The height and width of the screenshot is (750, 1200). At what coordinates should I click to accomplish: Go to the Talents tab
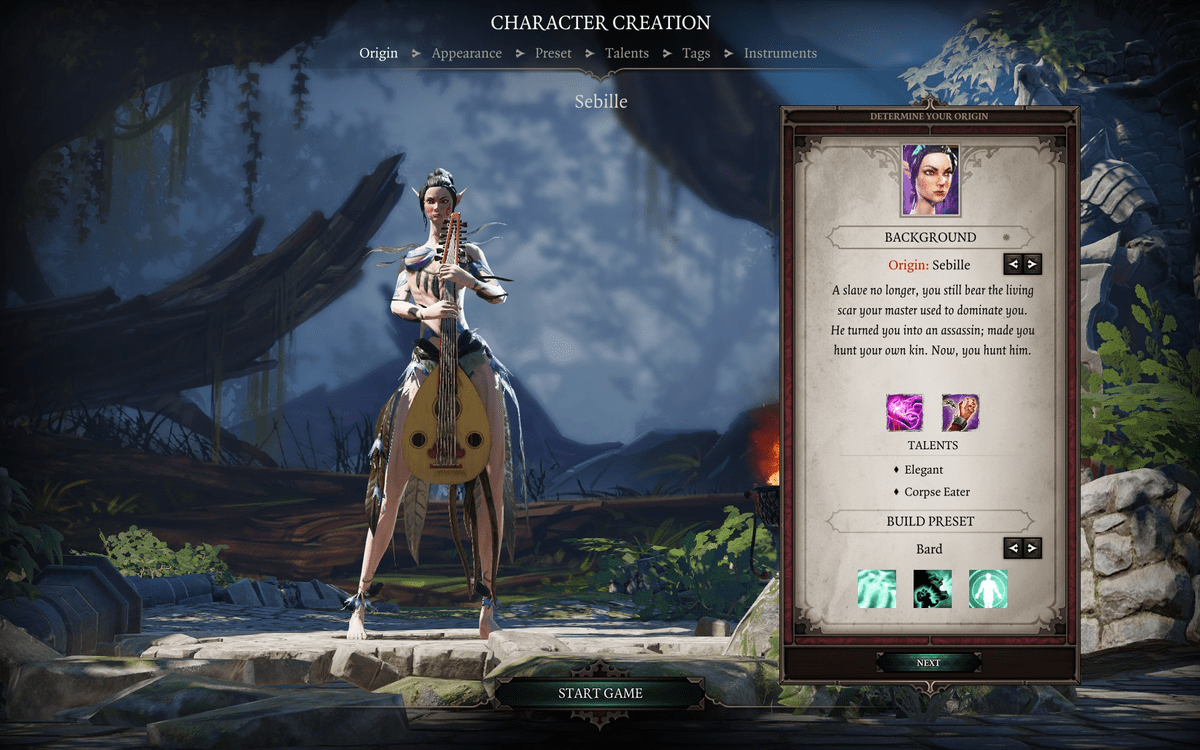pos(626,53)
